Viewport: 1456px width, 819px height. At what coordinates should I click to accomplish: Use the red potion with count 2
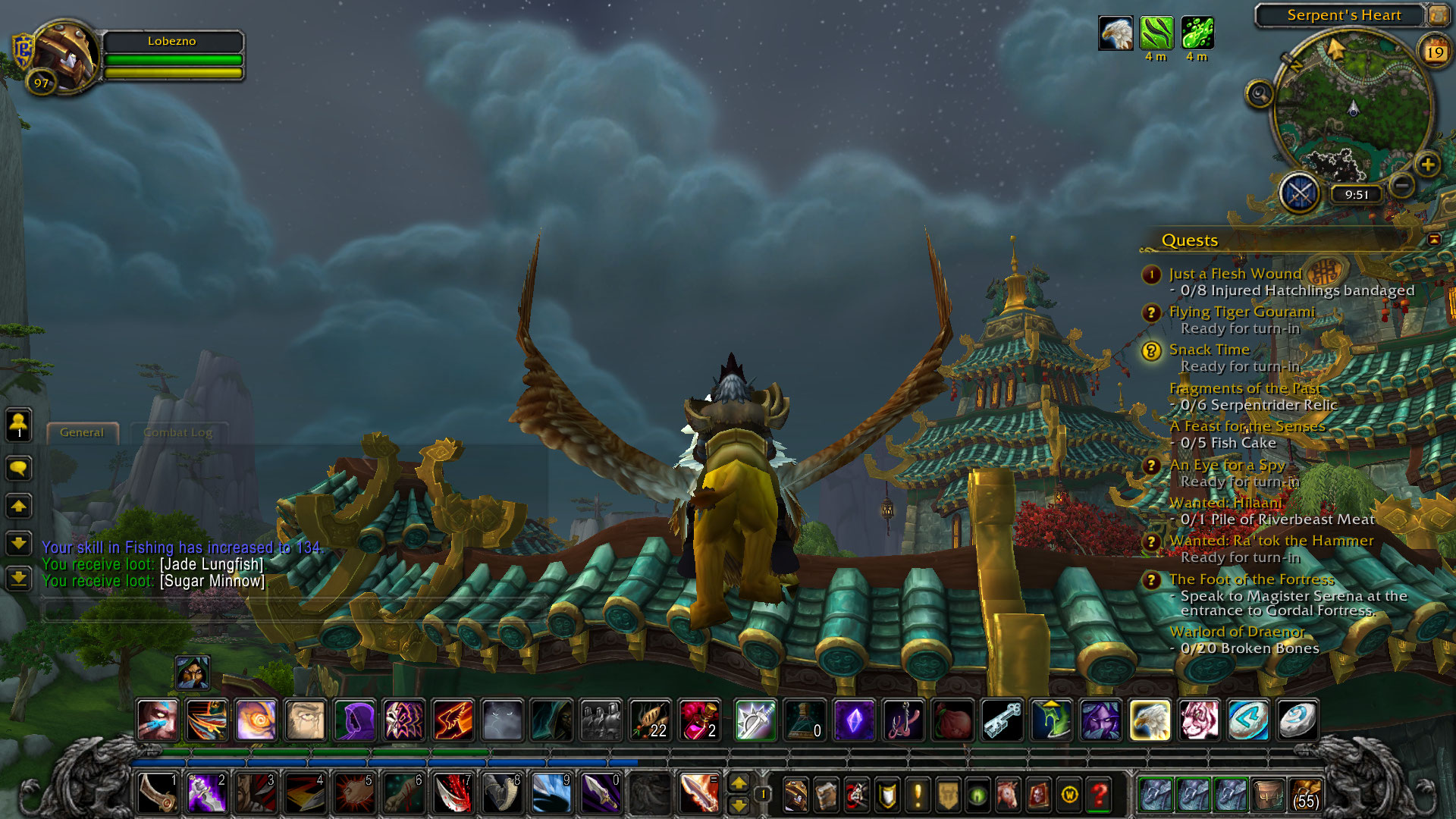click(699, 720)
